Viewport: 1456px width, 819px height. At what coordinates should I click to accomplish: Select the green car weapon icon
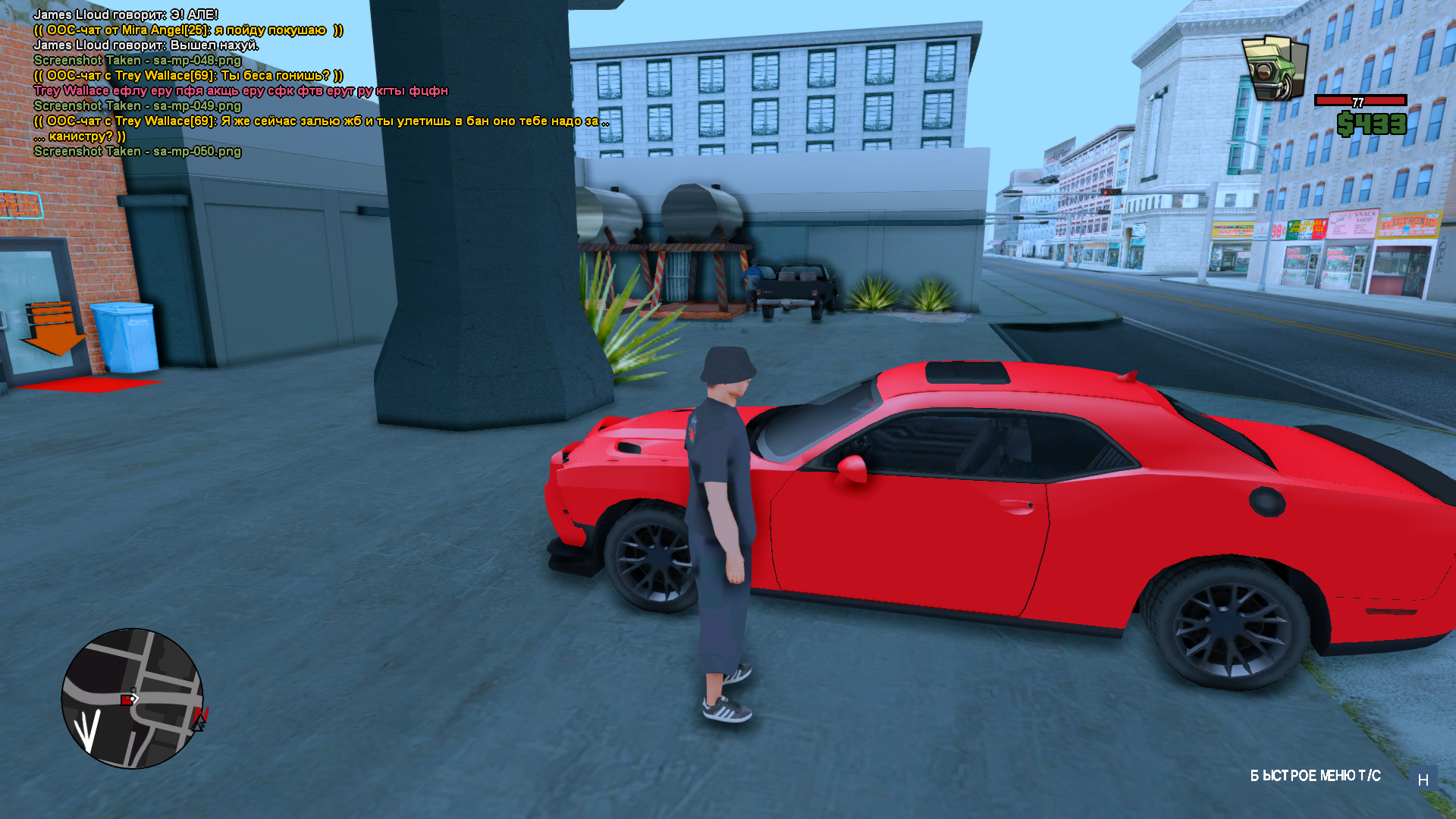[x=1274, y=67]
